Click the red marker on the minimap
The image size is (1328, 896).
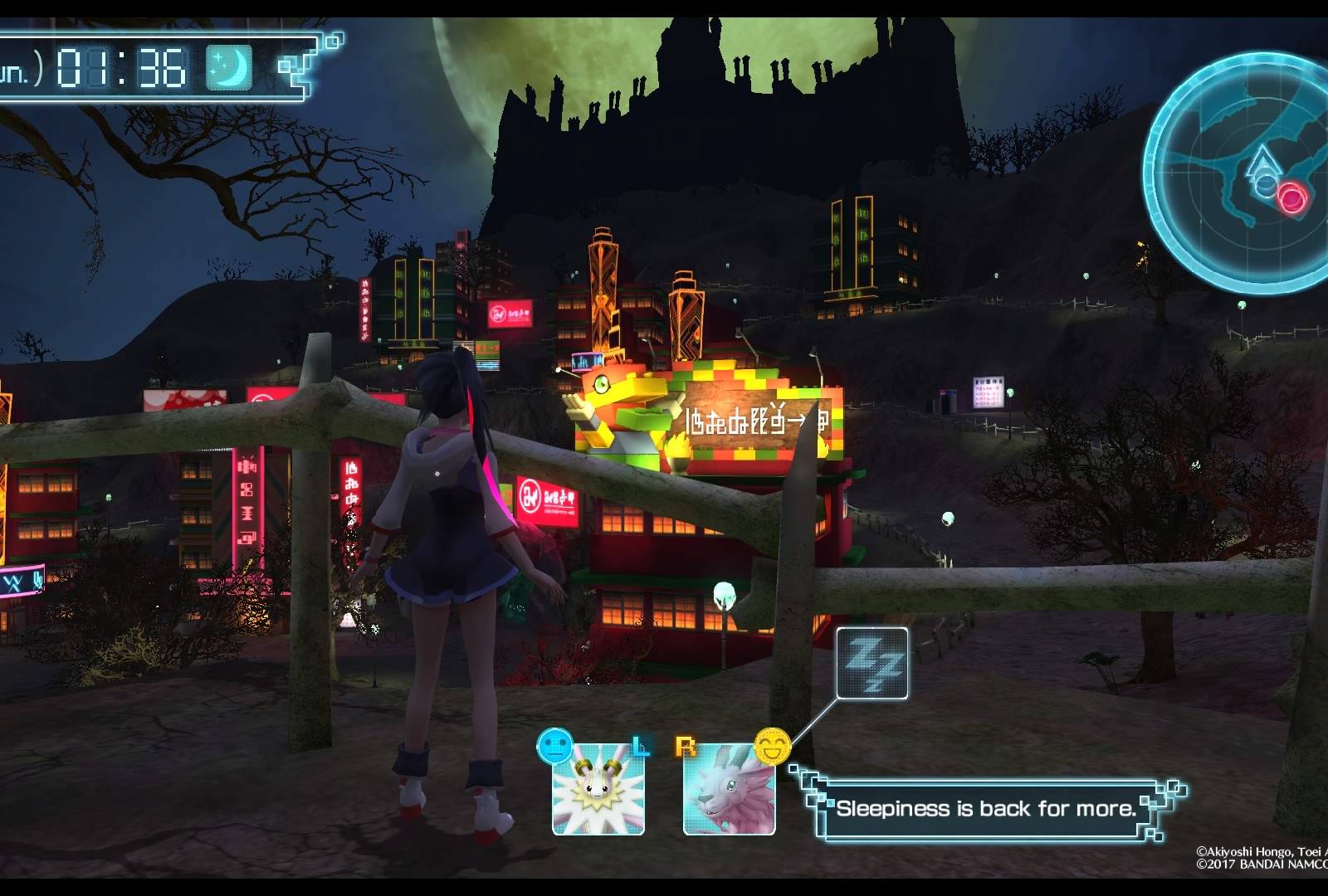point(1291,197)
